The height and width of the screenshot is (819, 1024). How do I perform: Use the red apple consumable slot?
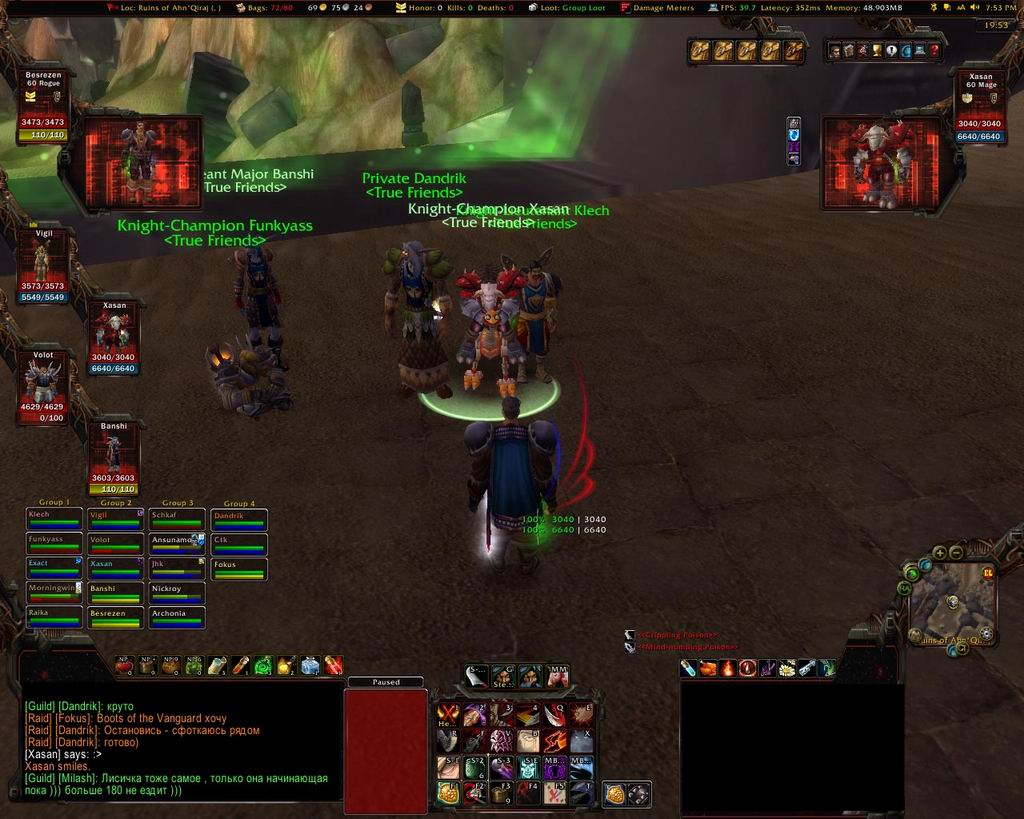pyautogui.click(x=124, y=665)
